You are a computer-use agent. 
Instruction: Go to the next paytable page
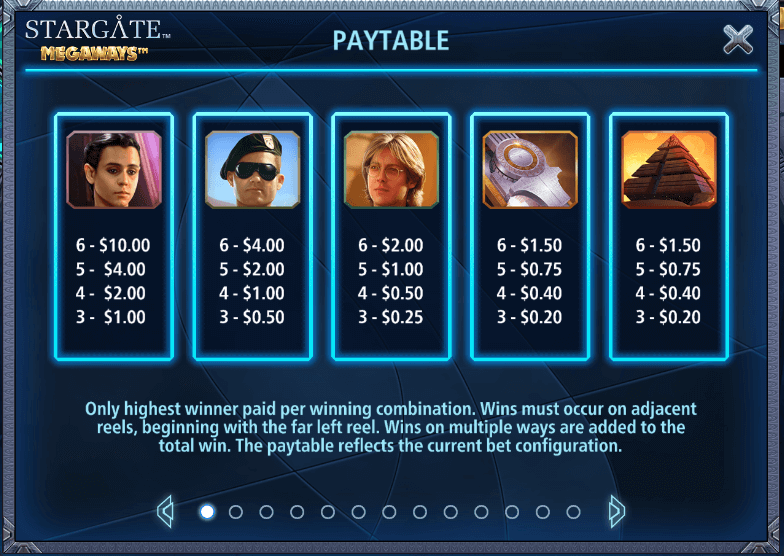[617, 512]
